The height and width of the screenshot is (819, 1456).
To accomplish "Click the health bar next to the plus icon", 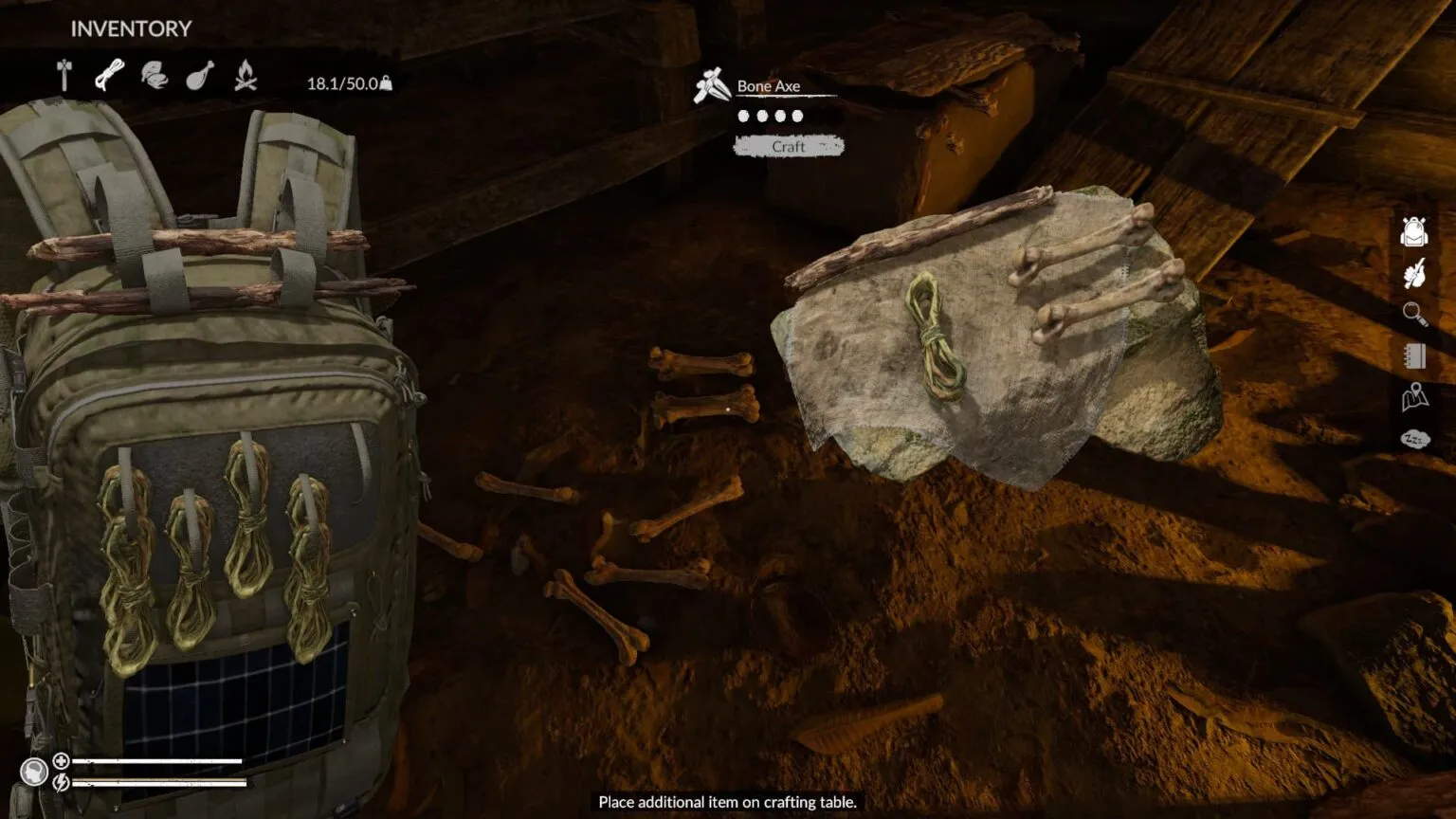I will point(156,760).
